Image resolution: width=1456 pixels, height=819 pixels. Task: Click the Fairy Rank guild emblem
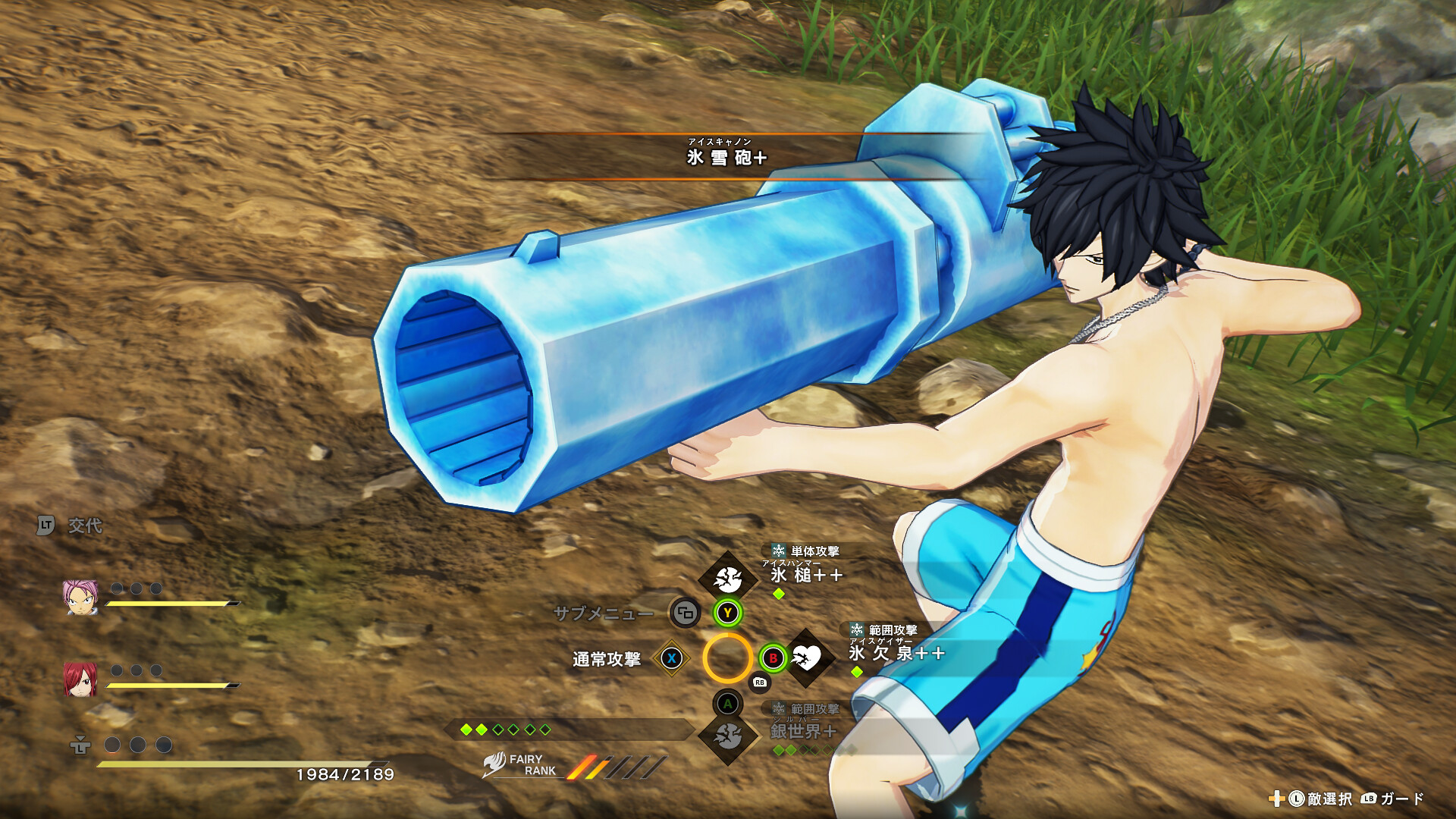(x=494, y=764)
